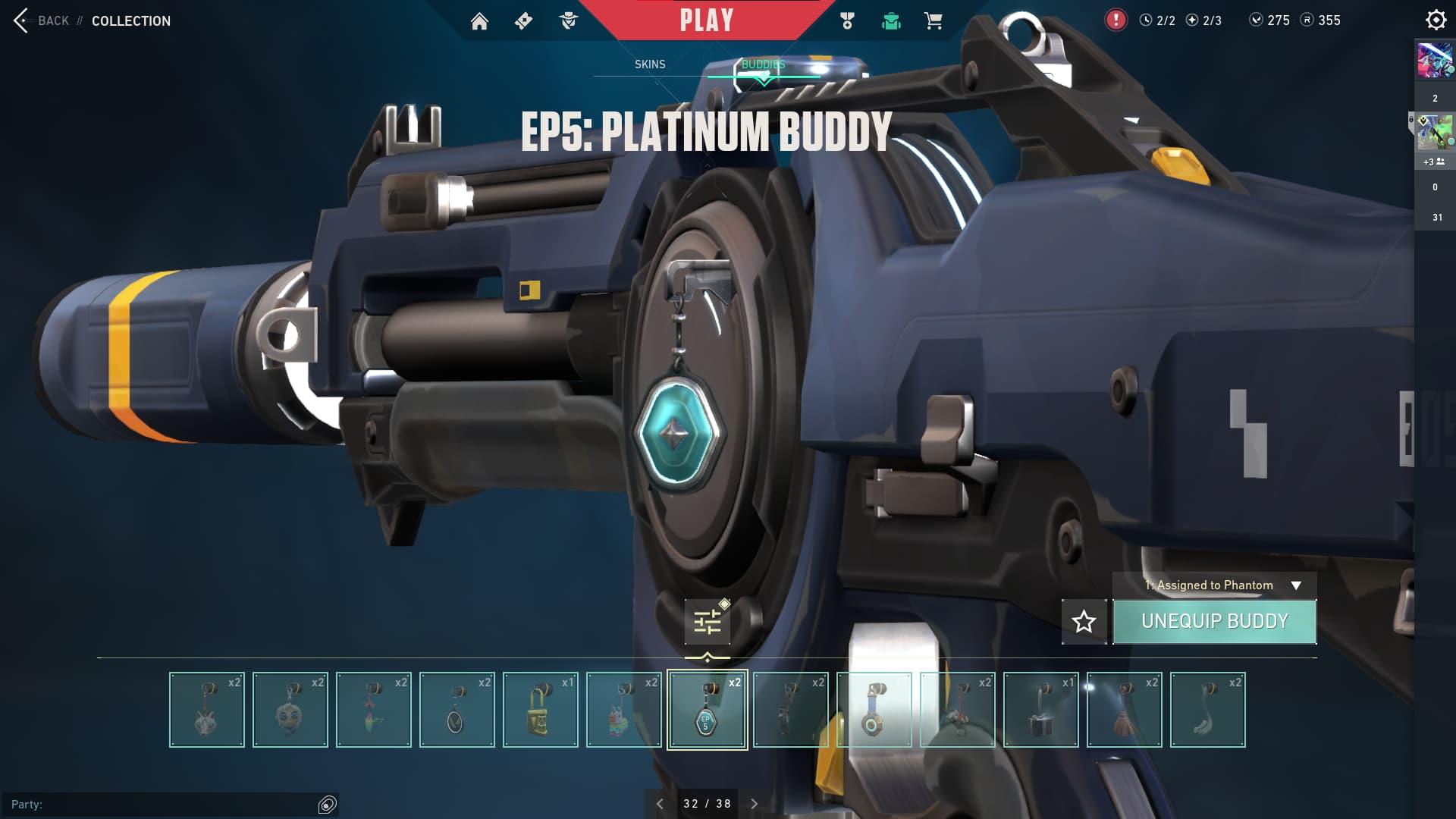This screenshot has height=819, width=1456.
Task: Open the Home screen icon
Action: coord(481,20)
